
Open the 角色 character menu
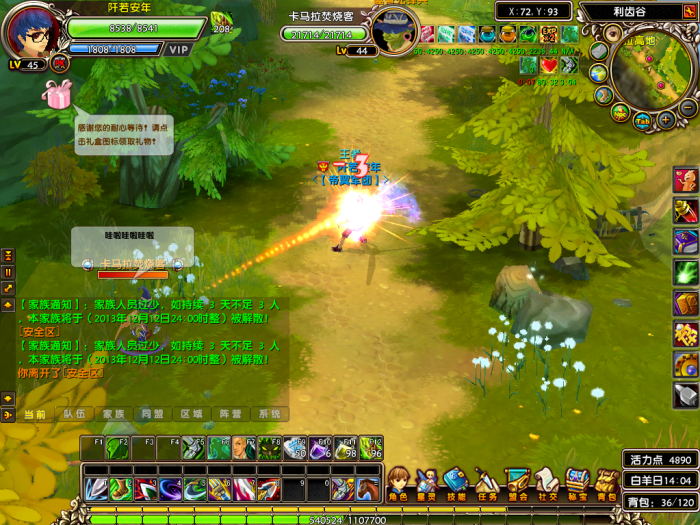(x=398, y=484)
